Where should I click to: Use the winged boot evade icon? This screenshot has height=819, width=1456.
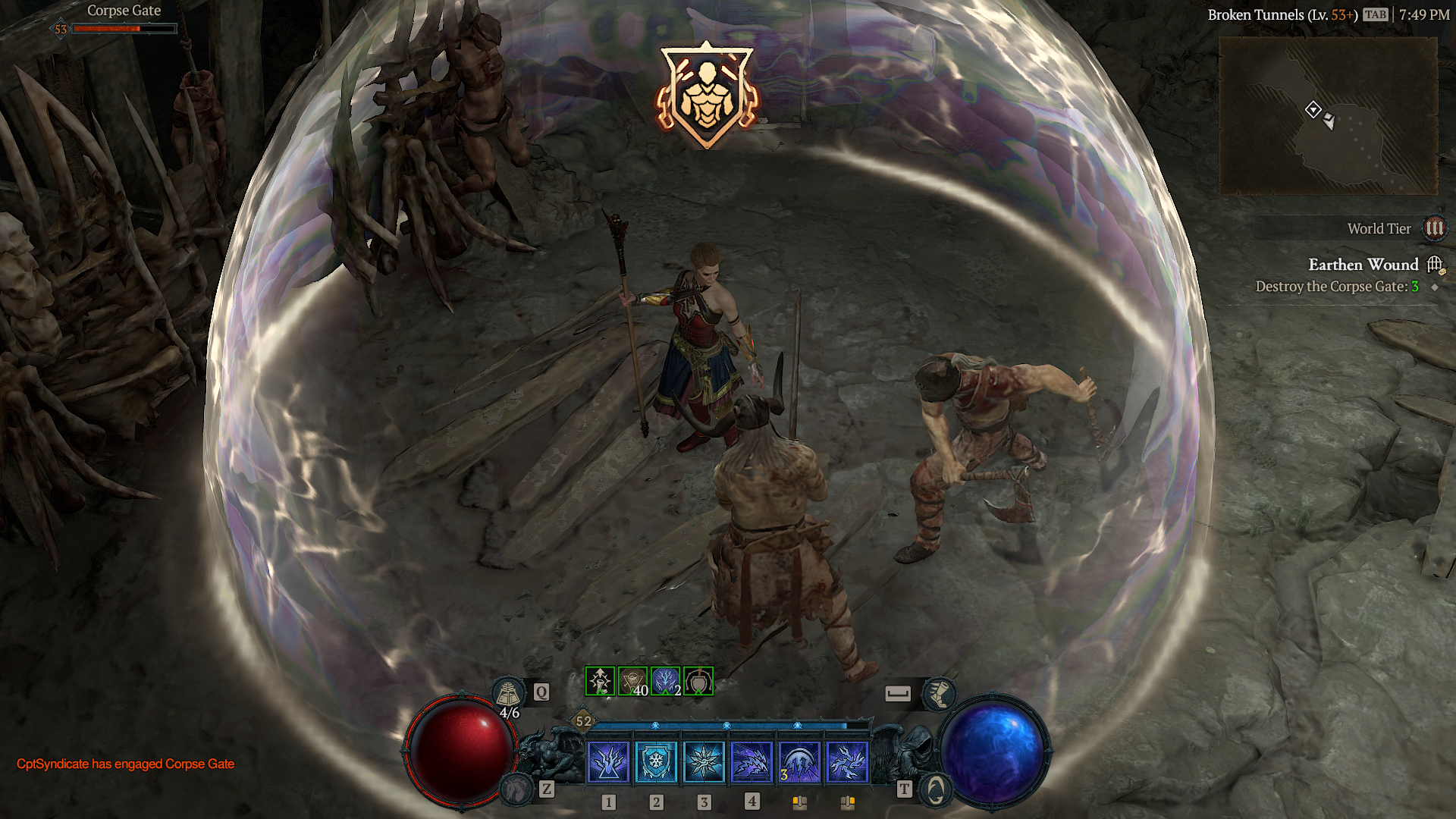(x=939, y=693)
